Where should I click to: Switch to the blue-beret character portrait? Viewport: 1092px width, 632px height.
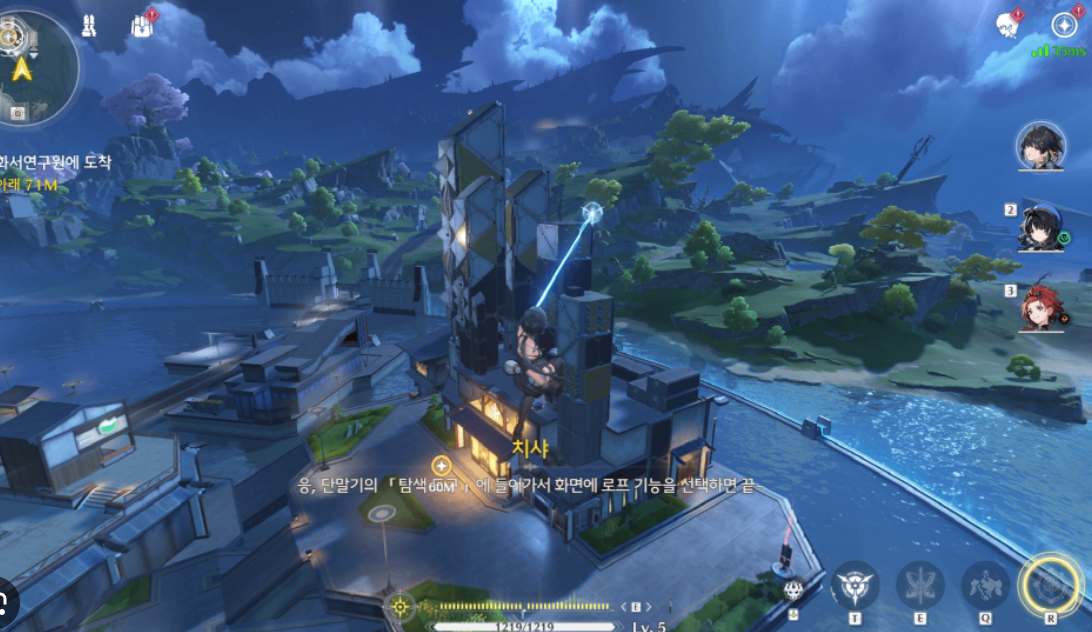point(1039,229)
